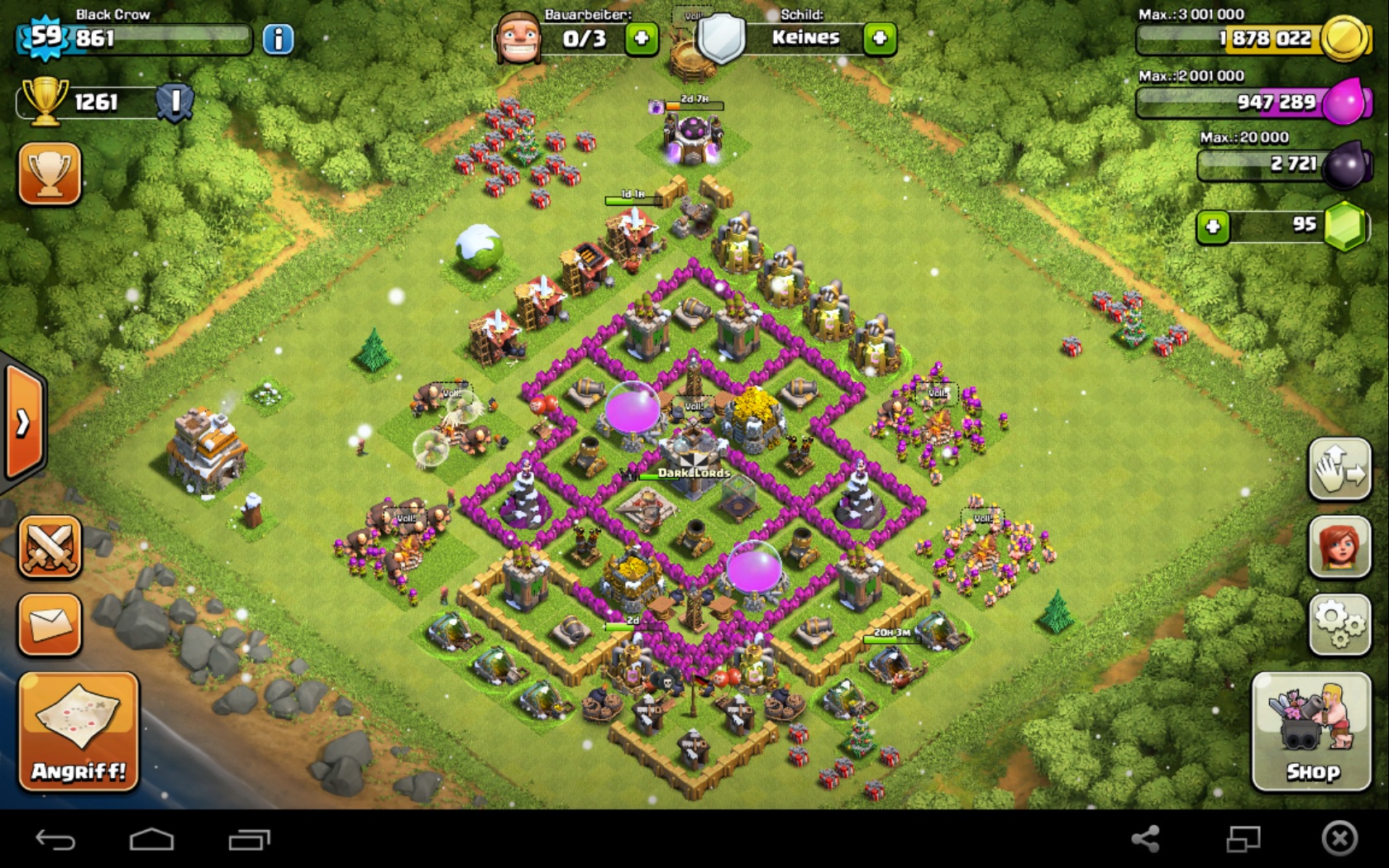Tap the Android home button

click(152, 840)
